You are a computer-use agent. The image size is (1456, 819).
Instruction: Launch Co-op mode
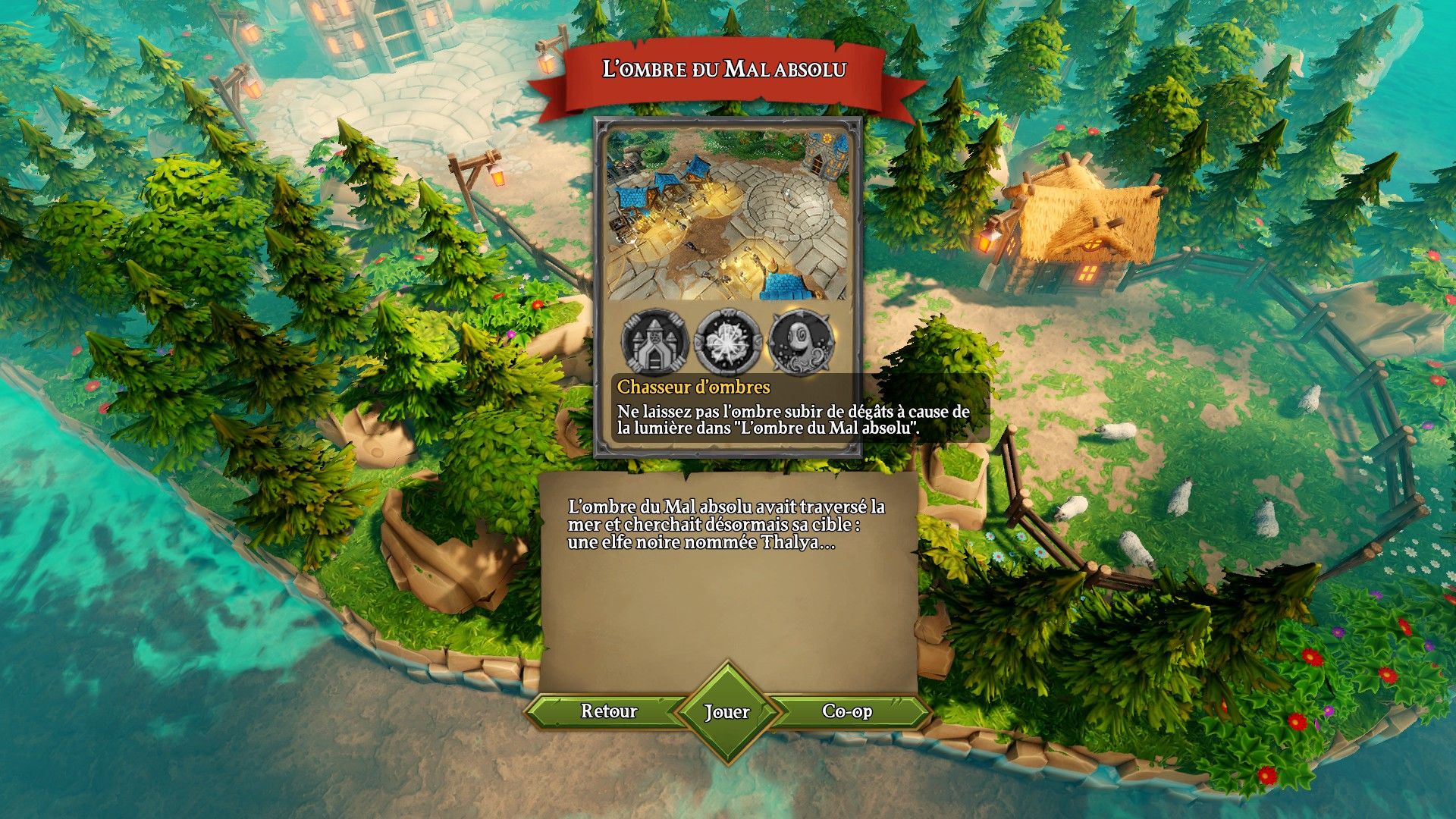tap(846, 711)
